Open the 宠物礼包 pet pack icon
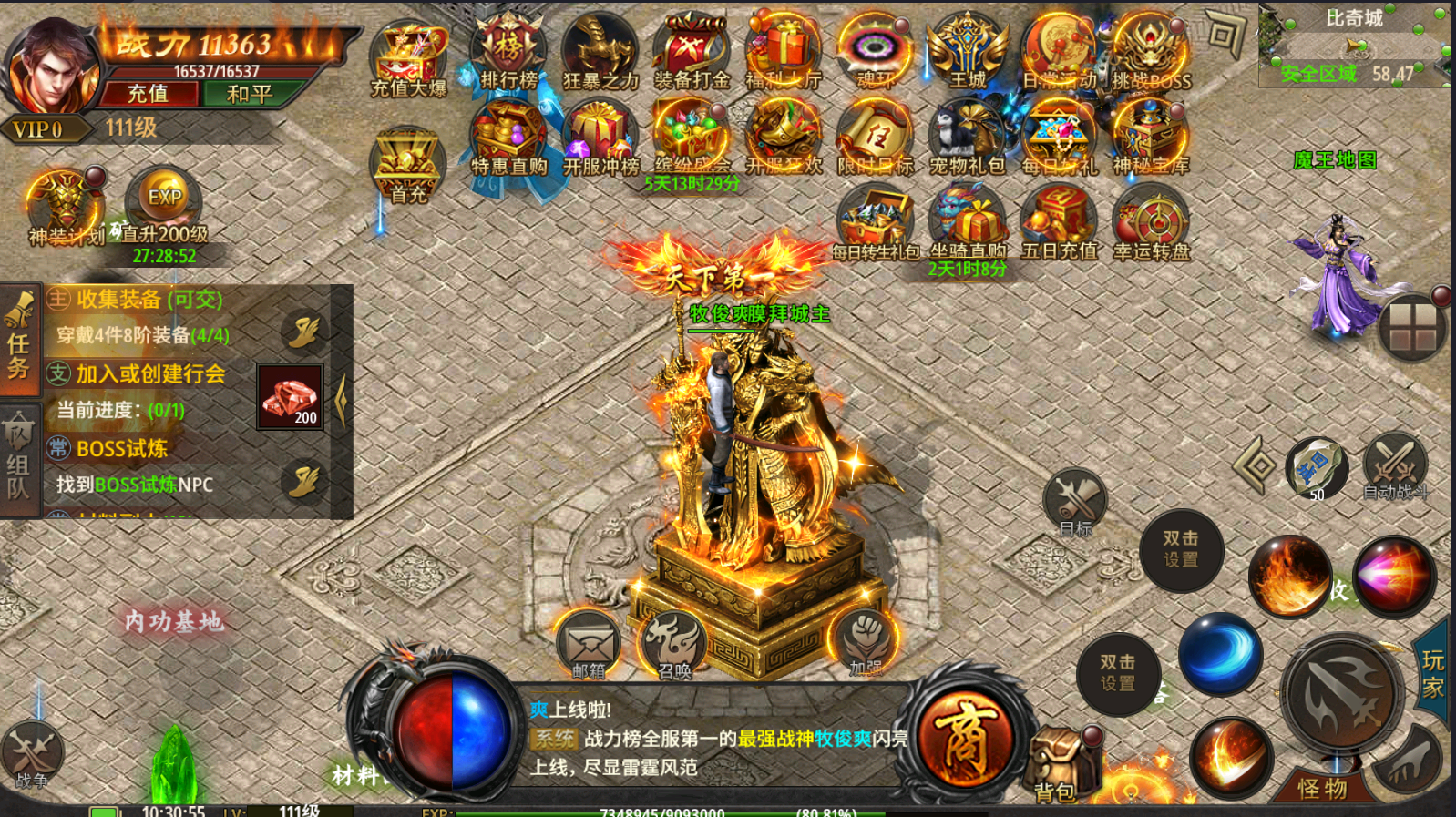1456x817 pixels. point(967,138)
